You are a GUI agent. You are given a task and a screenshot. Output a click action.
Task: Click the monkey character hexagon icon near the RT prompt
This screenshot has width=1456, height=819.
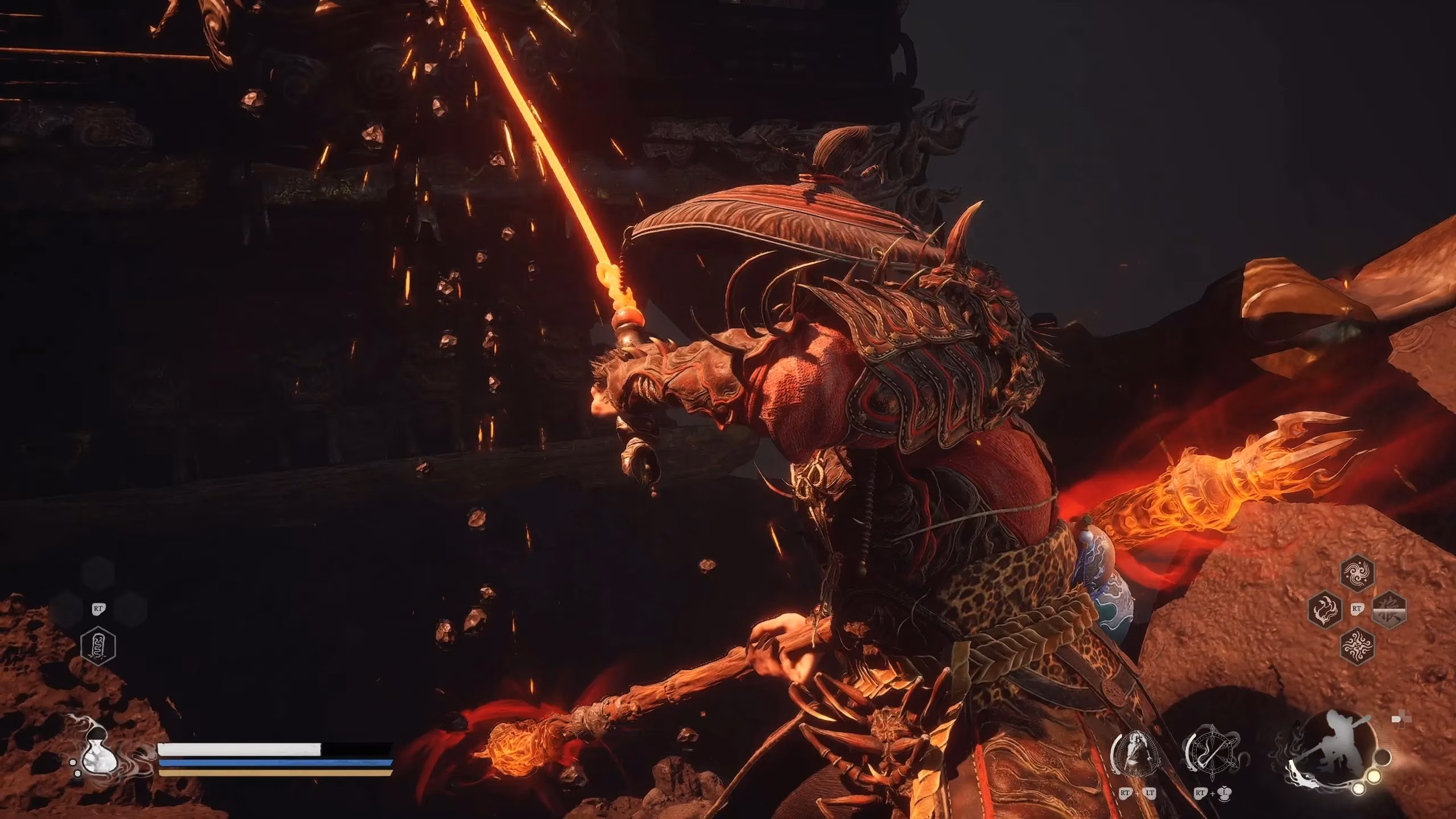1389,610
